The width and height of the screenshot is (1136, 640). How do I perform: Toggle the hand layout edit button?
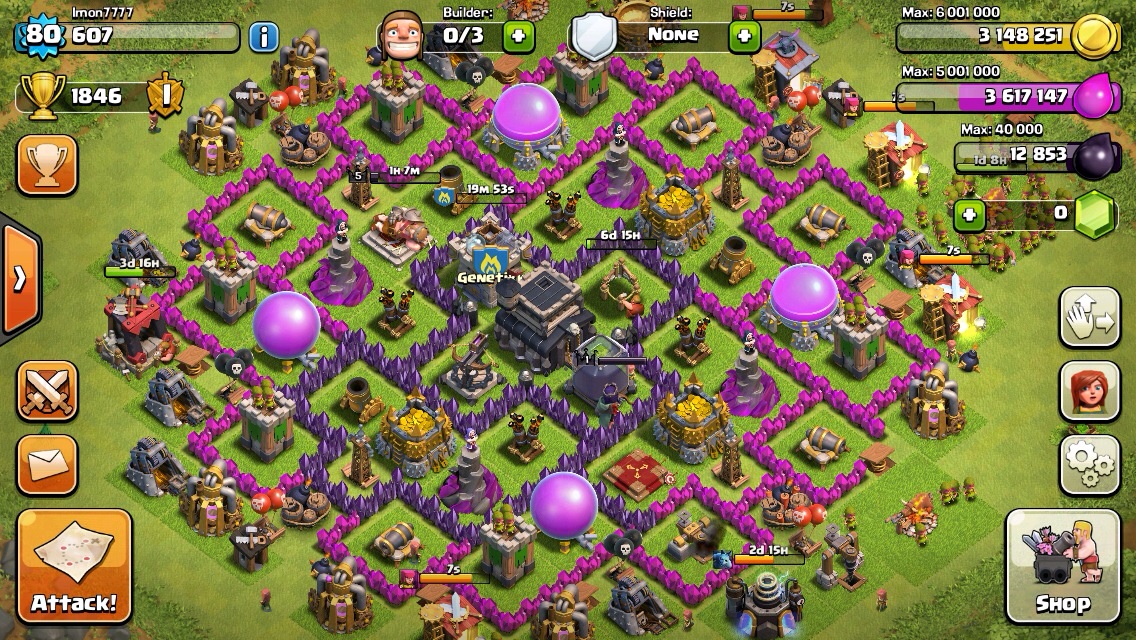coord(1089,317)
